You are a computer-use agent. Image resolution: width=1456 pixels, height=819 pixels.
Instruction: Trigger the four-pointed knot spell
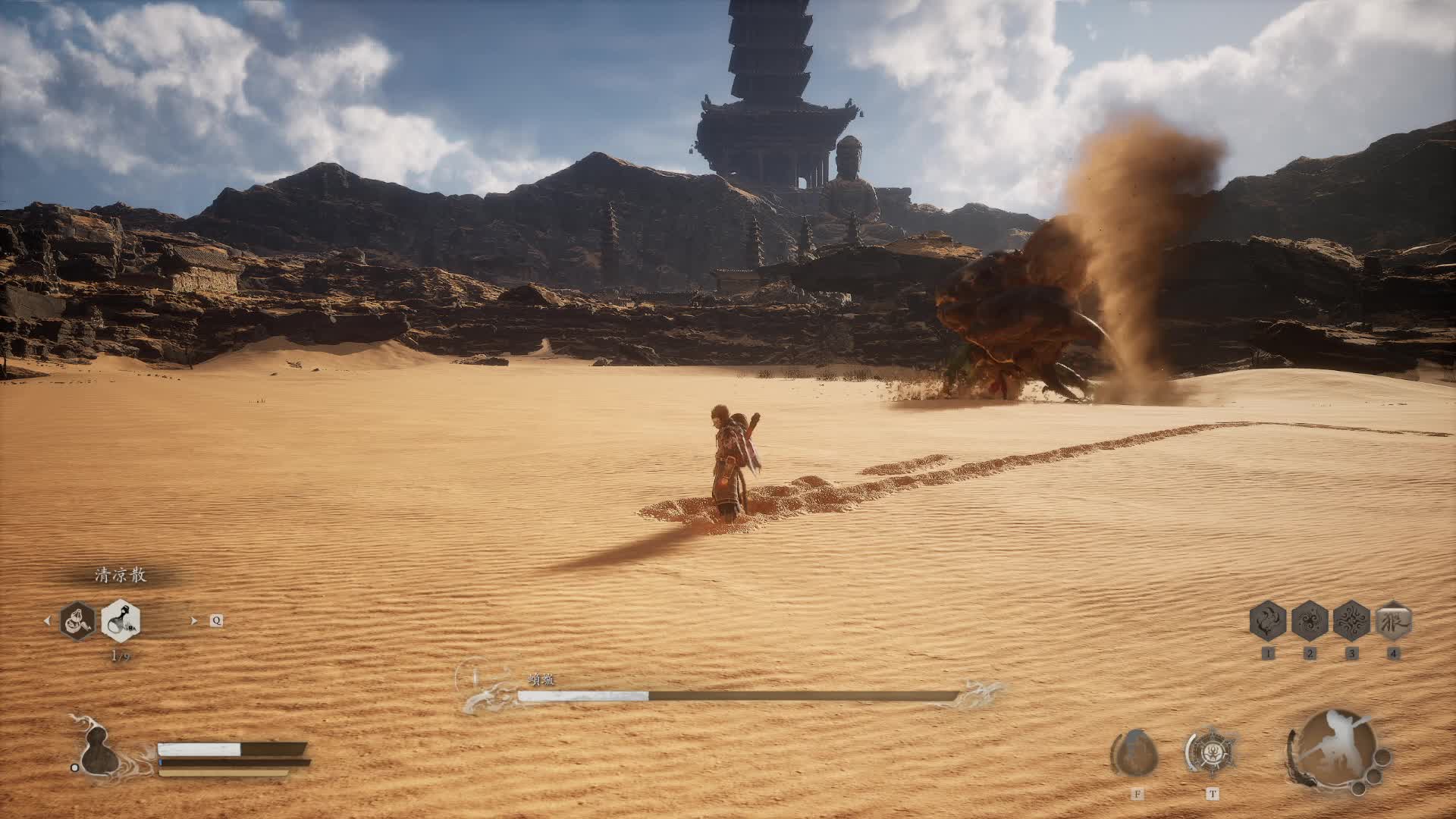click(1351, 621)
